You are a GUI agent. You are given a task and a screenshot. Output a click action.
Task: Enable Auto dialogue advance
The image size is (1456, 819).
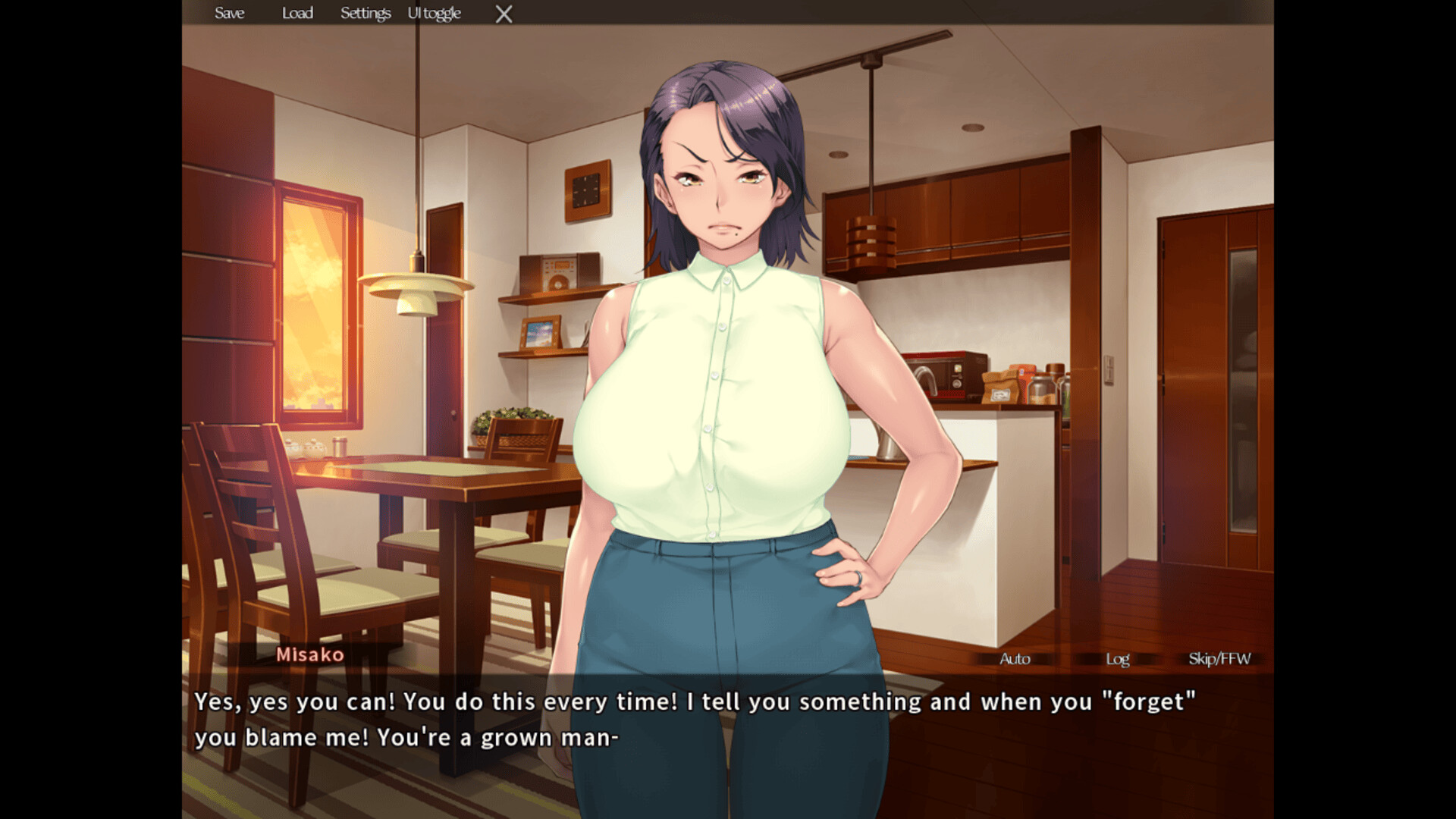pos(1015,658)
